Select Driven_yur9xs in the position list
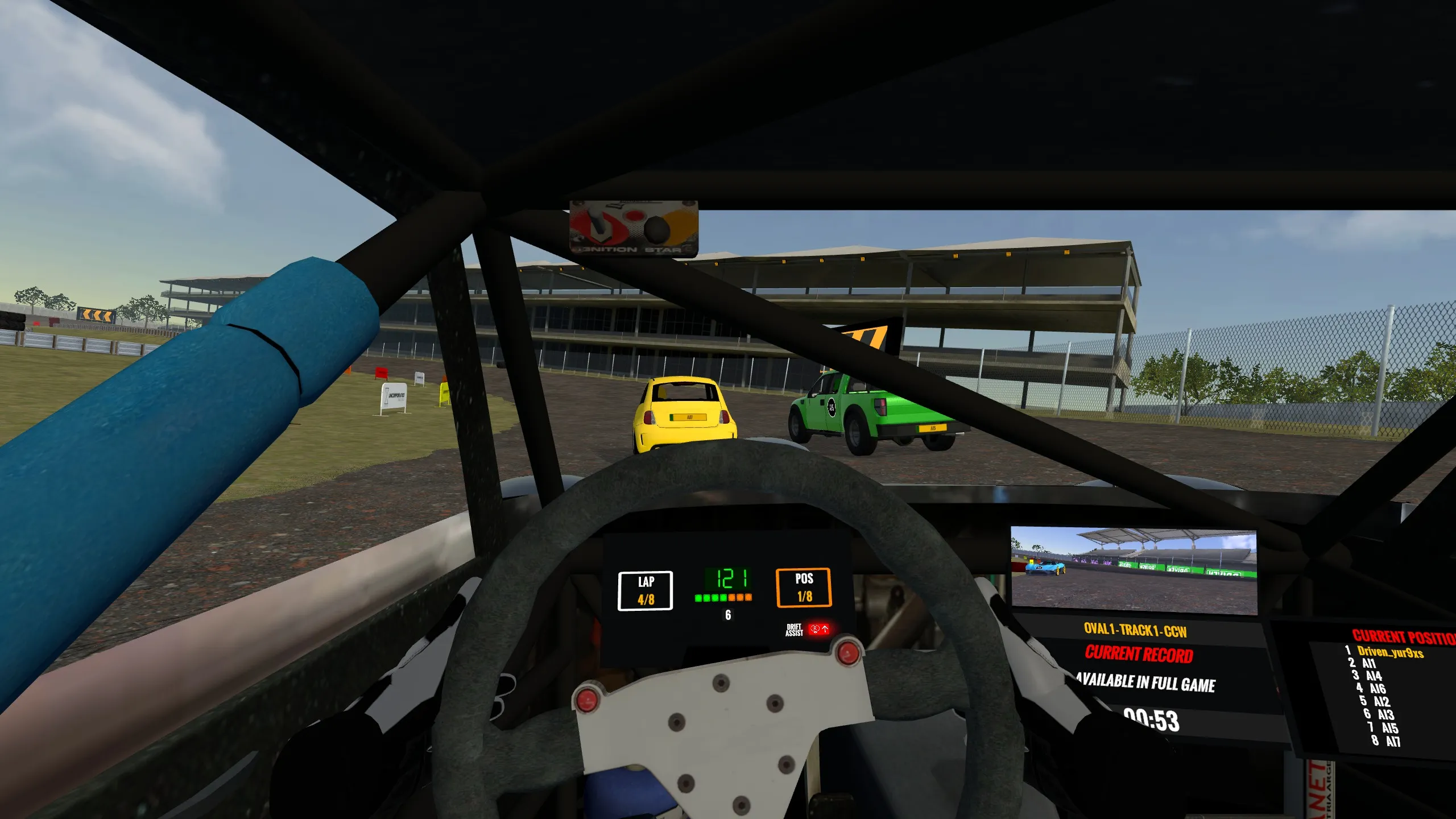Image resolution: width=1456 pixels, height=819 pixels. 1389,652
